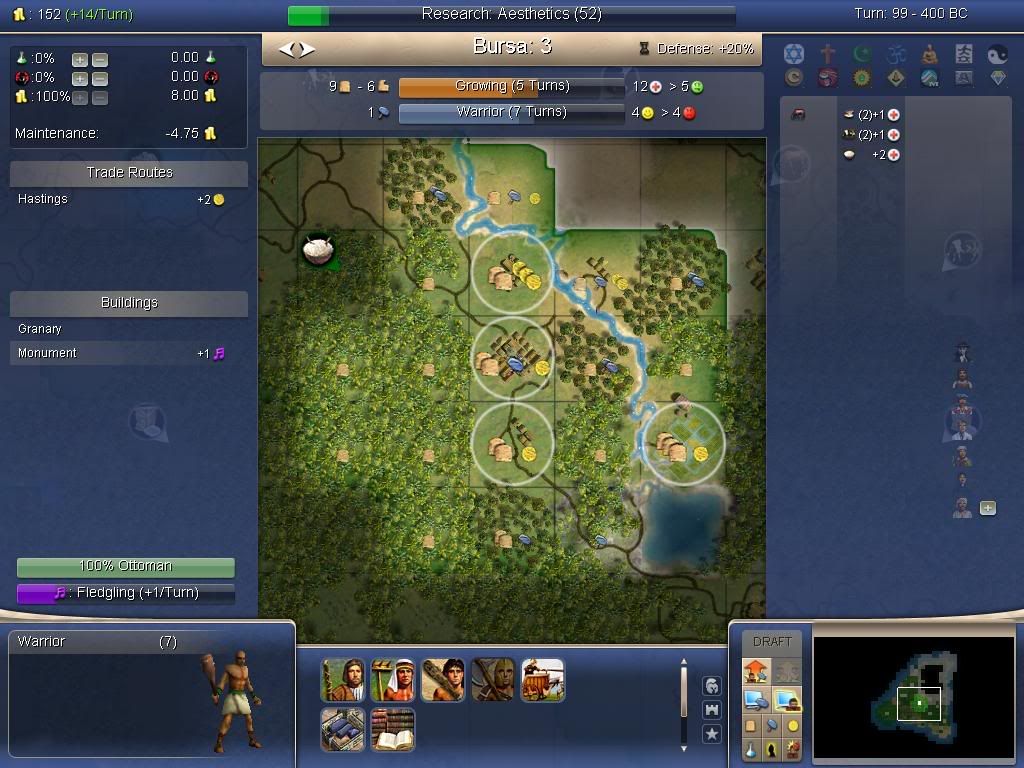Train an Archer from the build list

492,680
